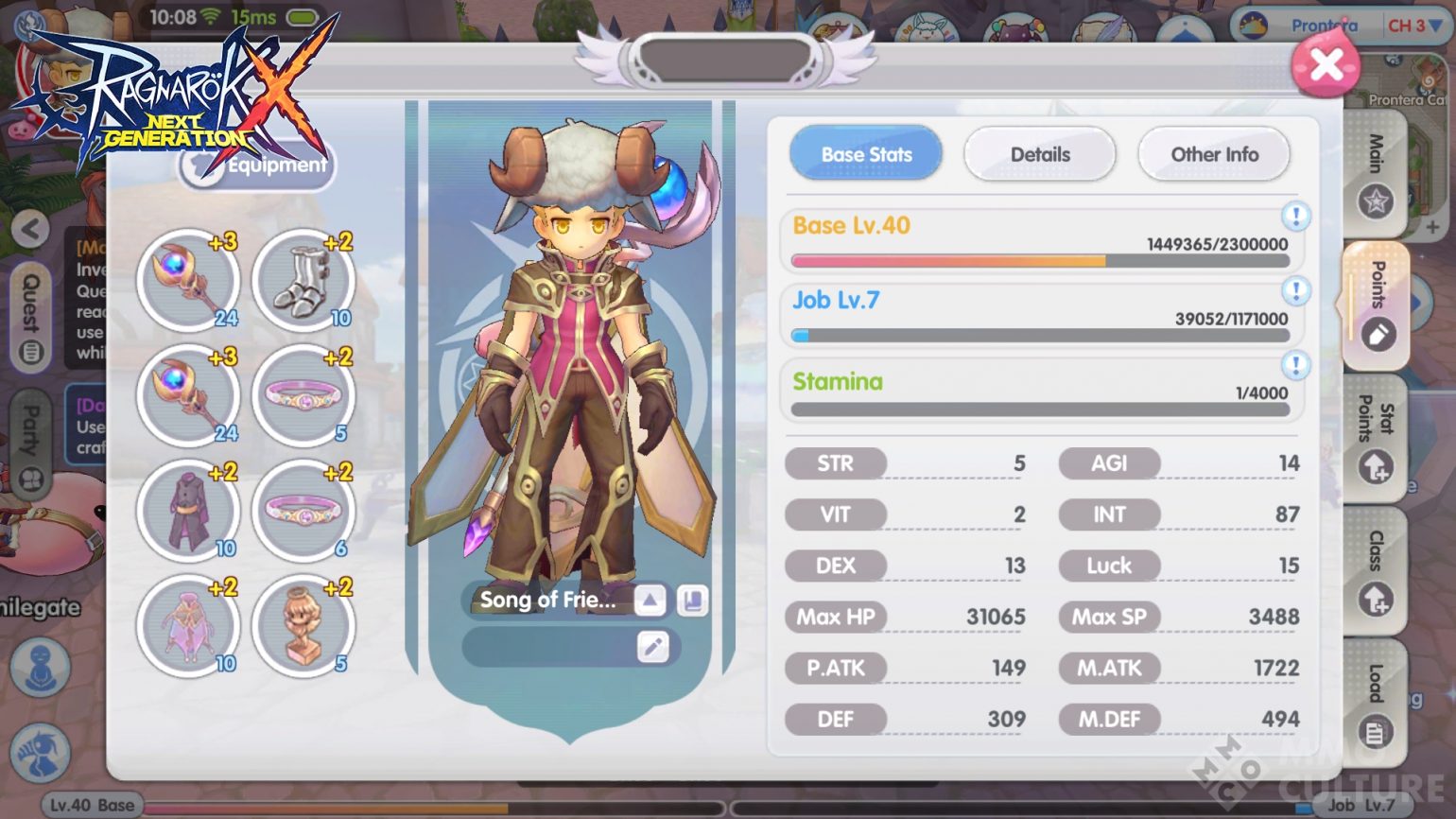Collapse the chat panel with the left arrow

click(x=28, y=230)
